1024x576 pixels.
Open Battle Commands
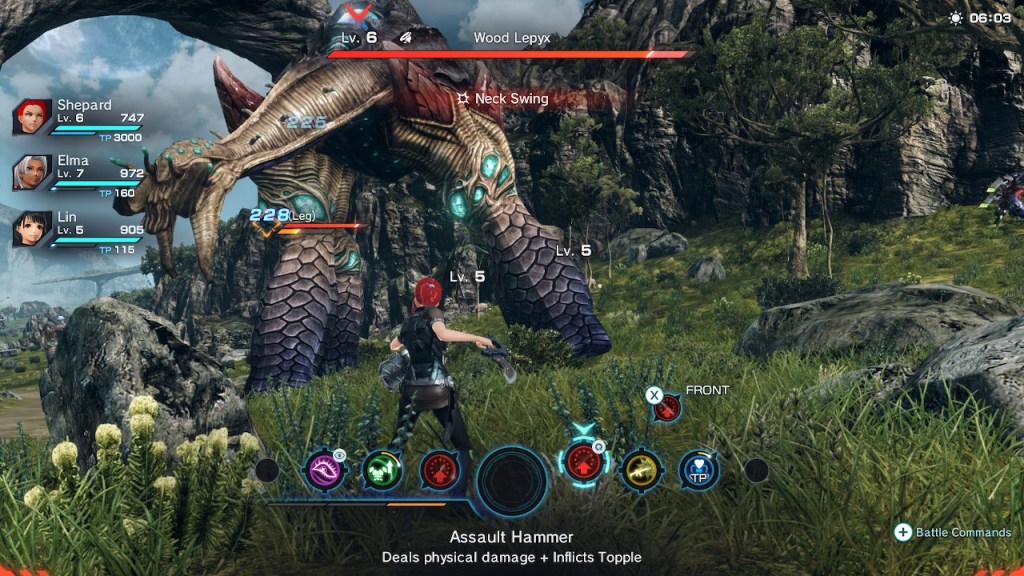click(x=954, y=532)
